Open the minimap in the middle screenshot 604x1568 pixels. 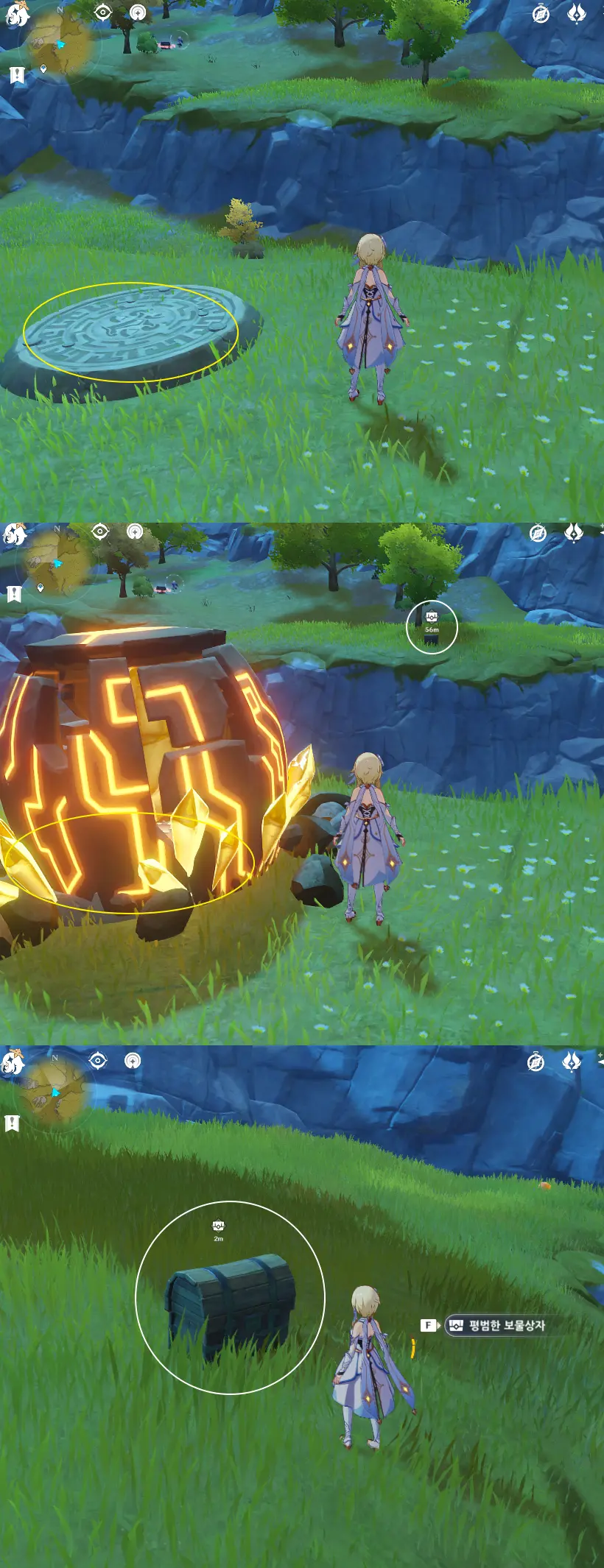(x=57, y=564)
